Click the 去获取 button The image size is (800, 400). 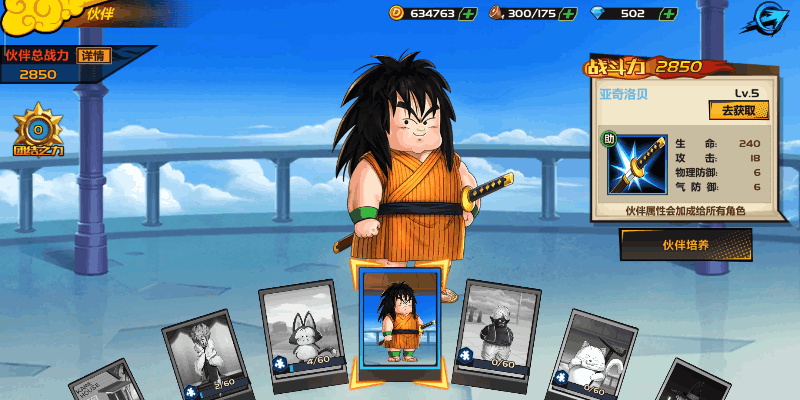pos(738,110)
